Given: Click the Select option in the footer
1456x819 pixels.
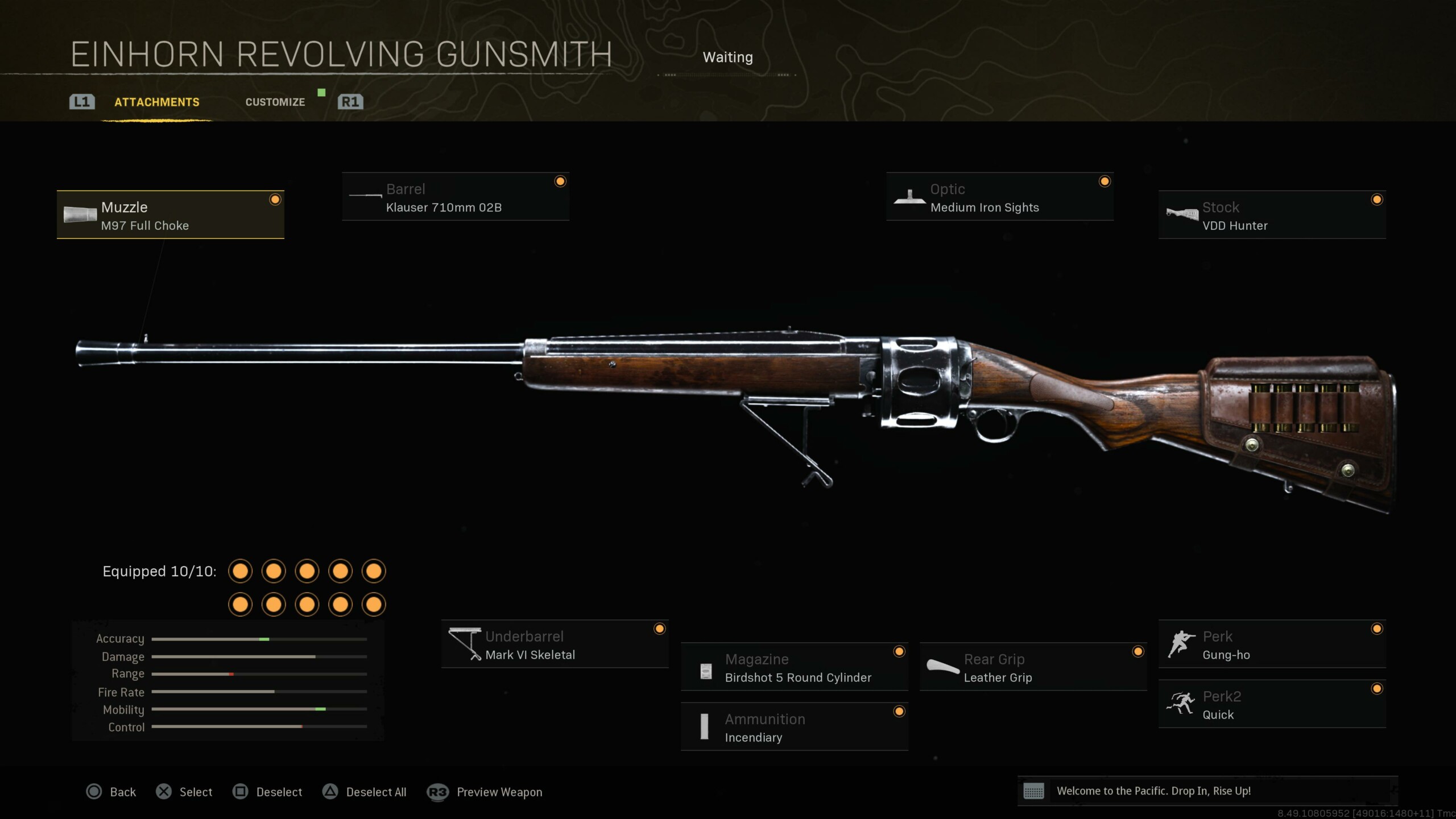Looking at the screenshot, I should click(184, 792).
